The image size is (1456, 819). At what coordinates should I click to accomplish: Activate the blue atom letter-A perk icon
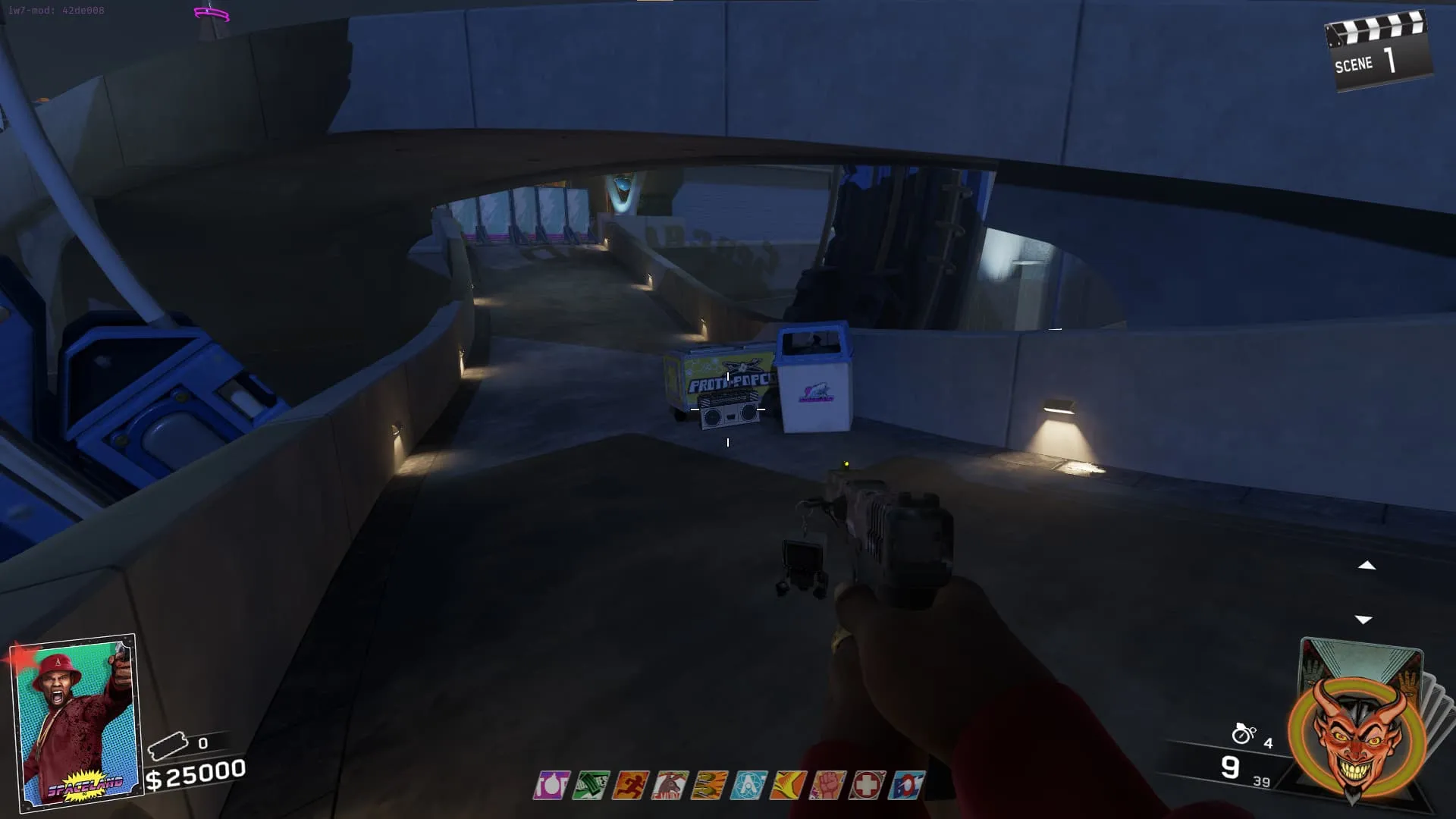pyautogui.click(x=748, y=786)
